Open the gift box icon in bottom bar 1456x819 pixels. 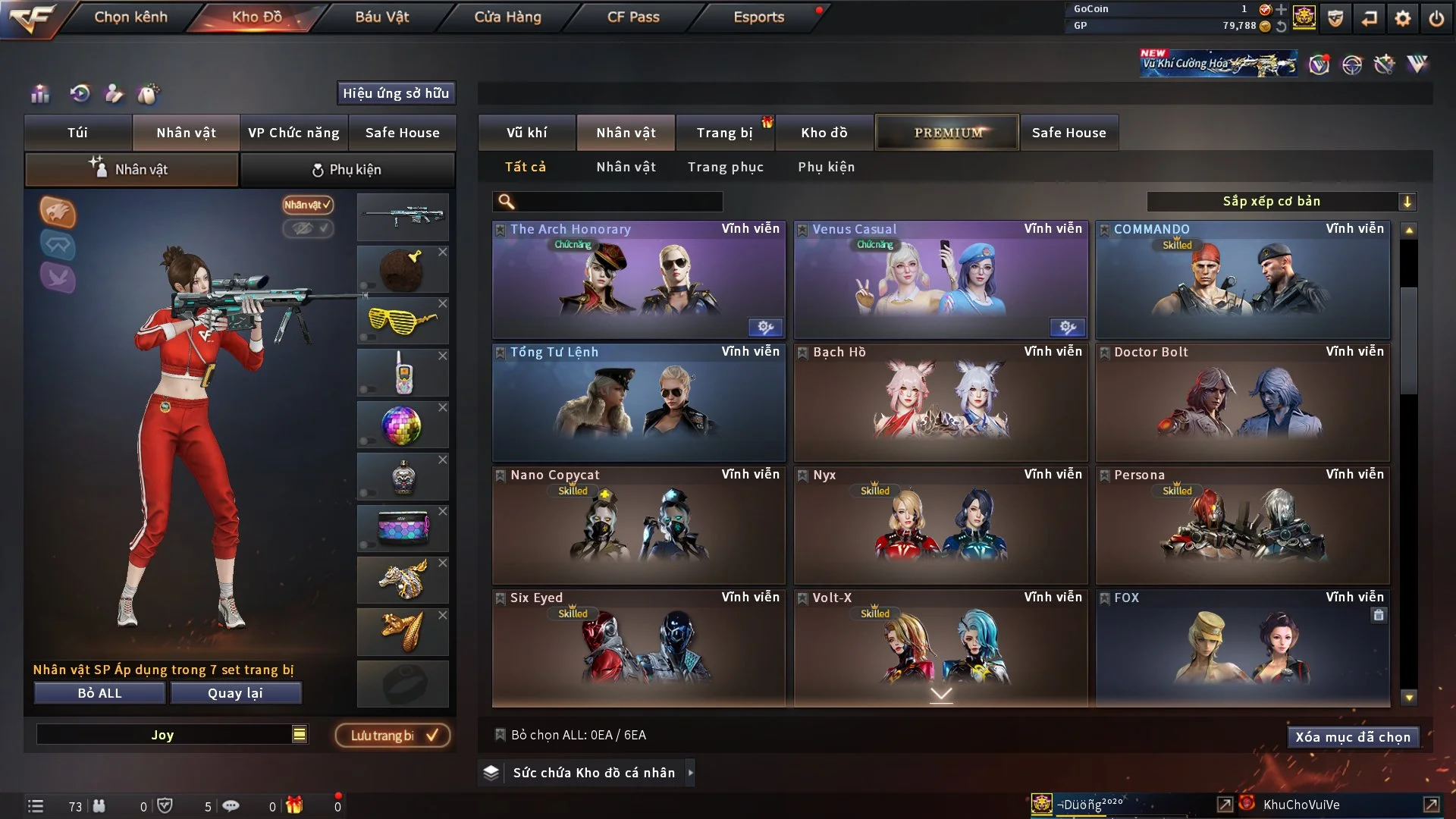[x=294, y=805]
